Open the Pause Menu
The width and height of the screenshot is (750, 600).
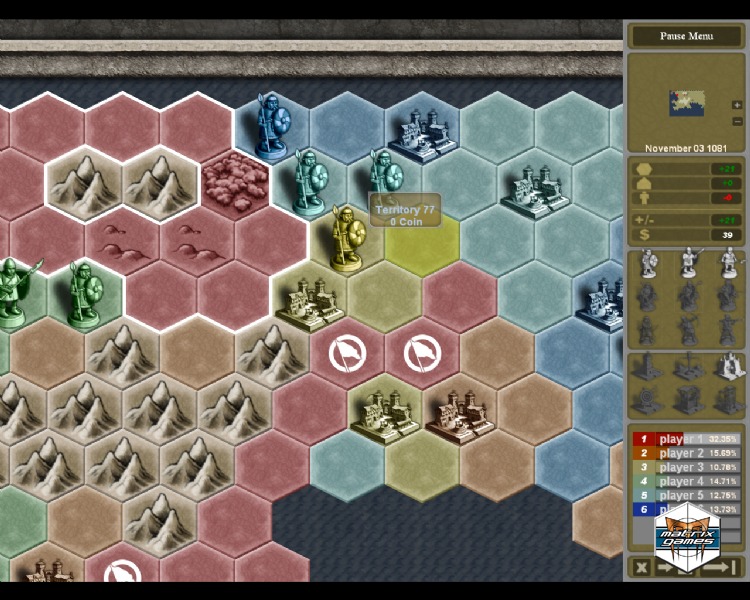686,36
